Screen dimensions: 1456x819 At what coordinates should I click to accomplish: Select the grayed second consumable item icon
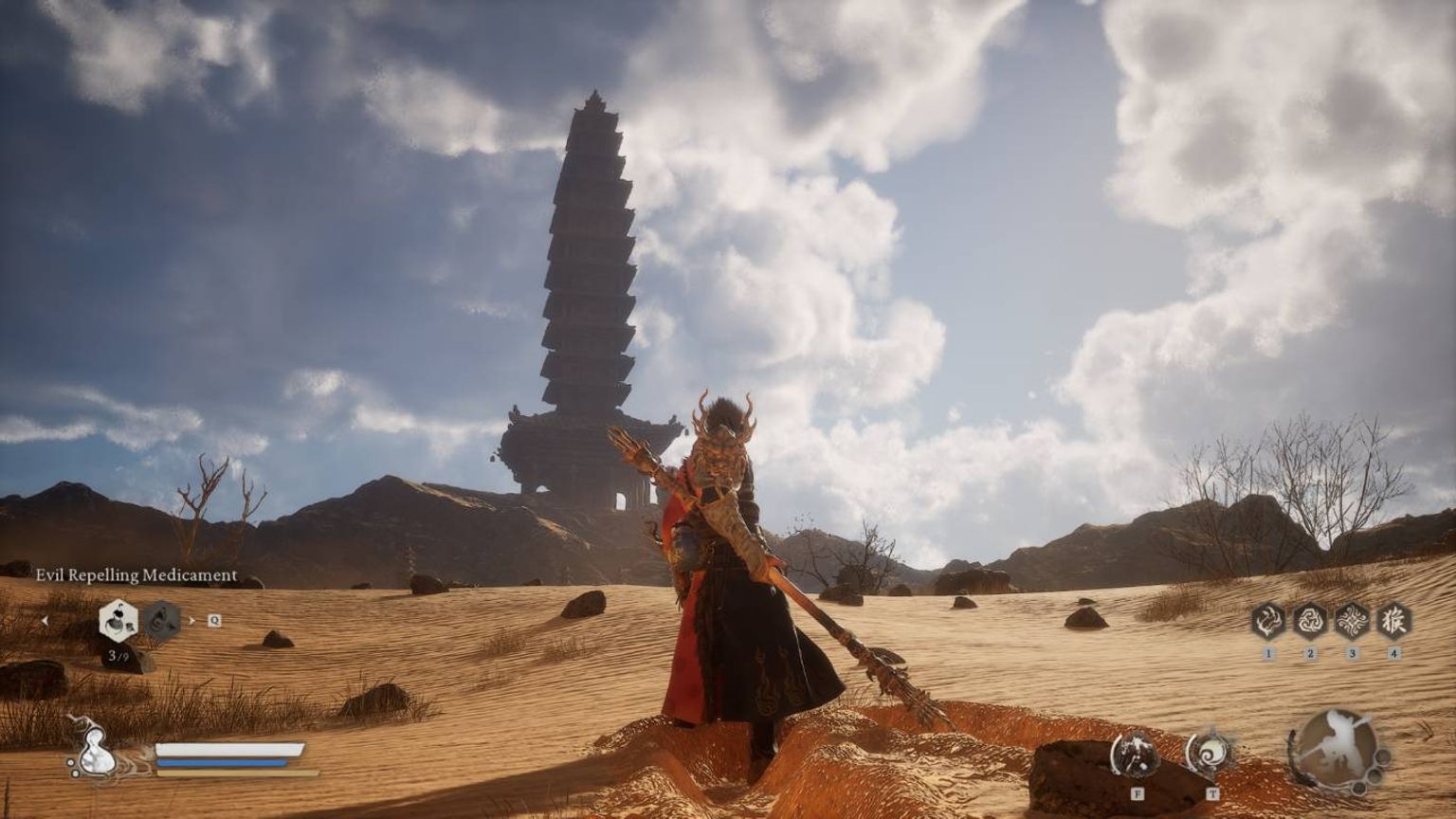click(x=162, y=620)
